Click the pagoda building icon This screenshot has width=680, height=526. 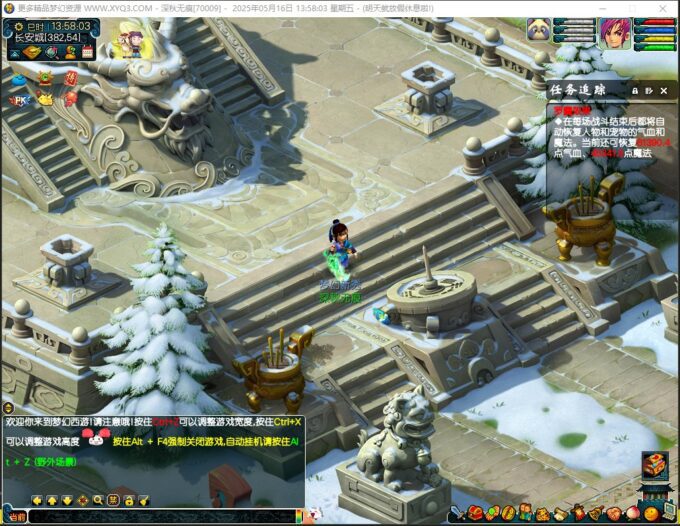[x=655, y=492]
